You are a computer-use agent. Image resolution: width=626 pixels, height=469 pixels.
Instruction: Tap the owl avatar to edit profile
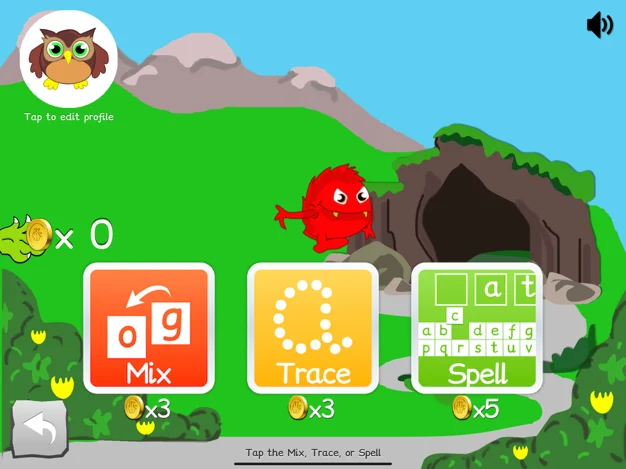click(x=69, y=59)
